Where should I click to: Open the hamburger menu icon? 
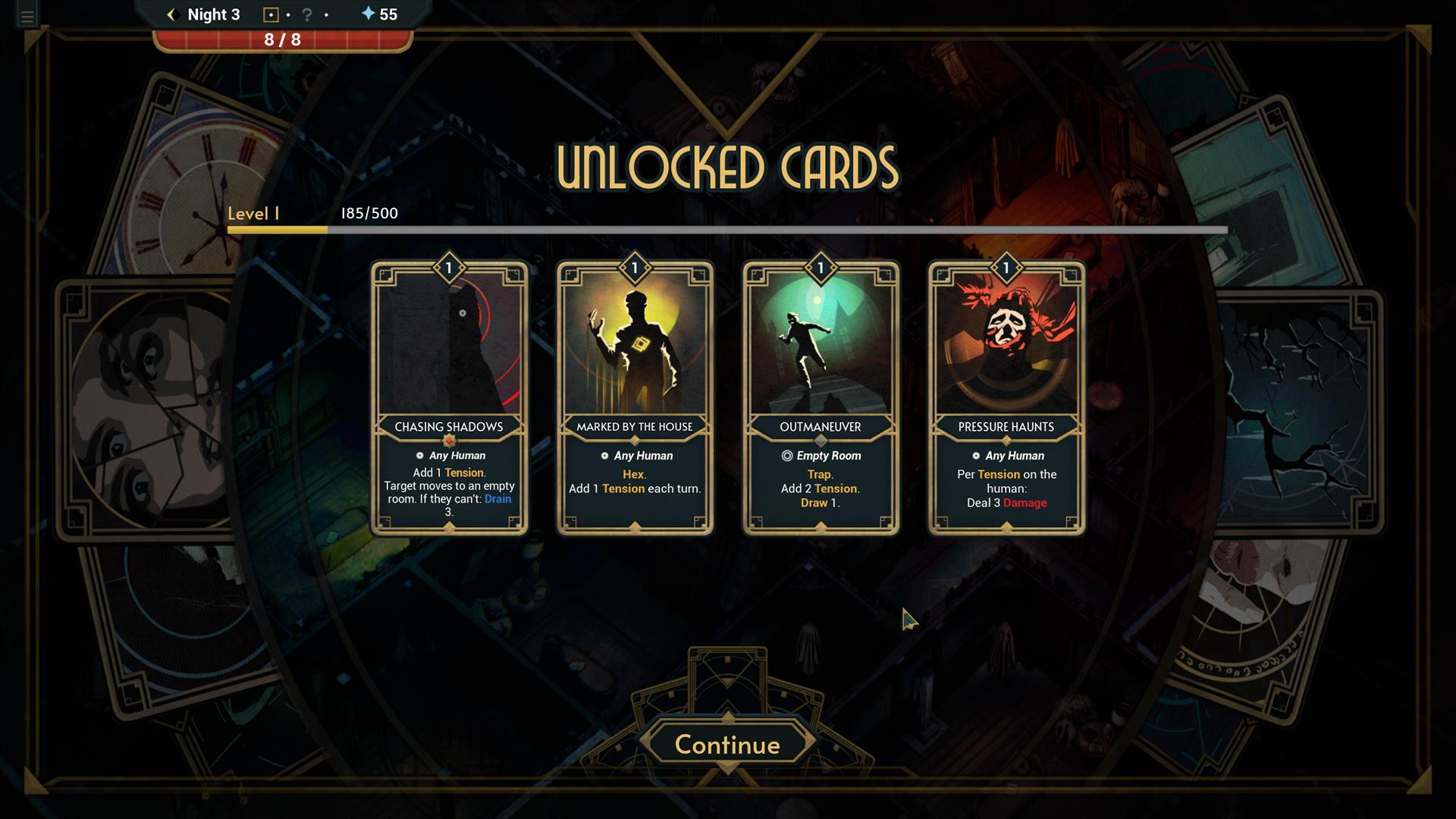pyautogui.click(x=27, y=16)
